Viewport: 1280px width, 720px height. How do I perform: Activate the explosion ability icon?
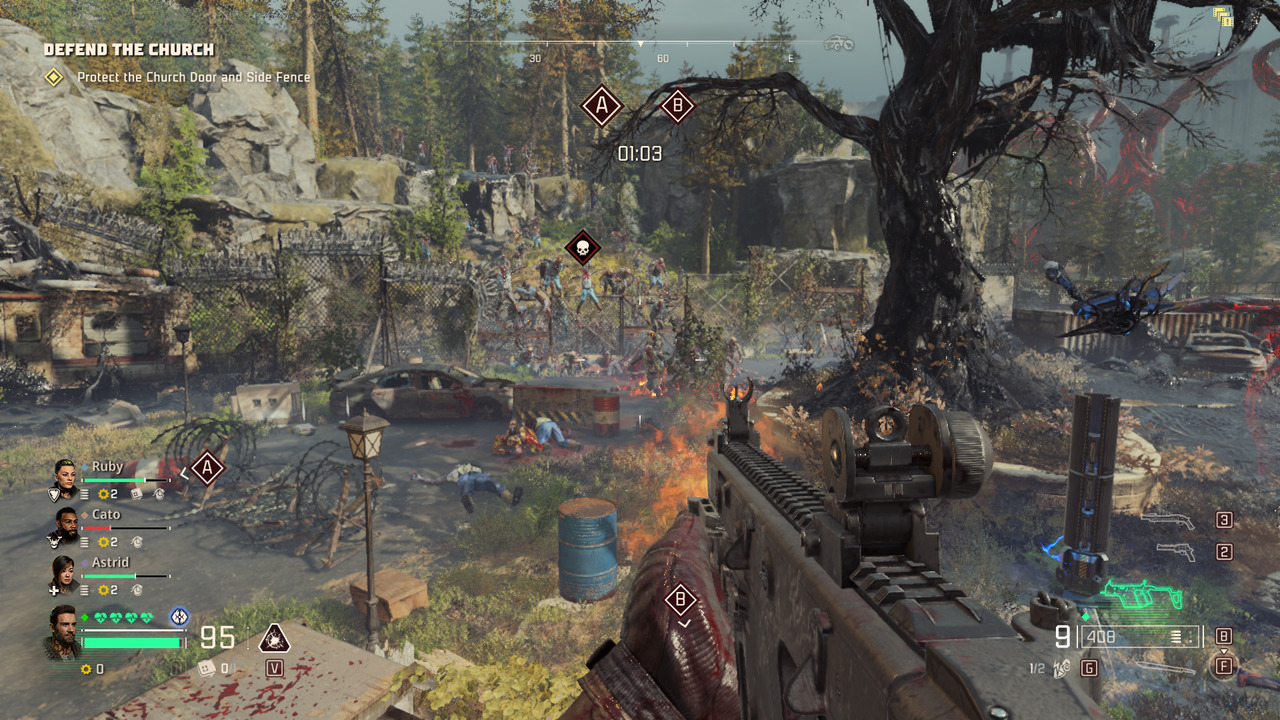pos(274,637)
